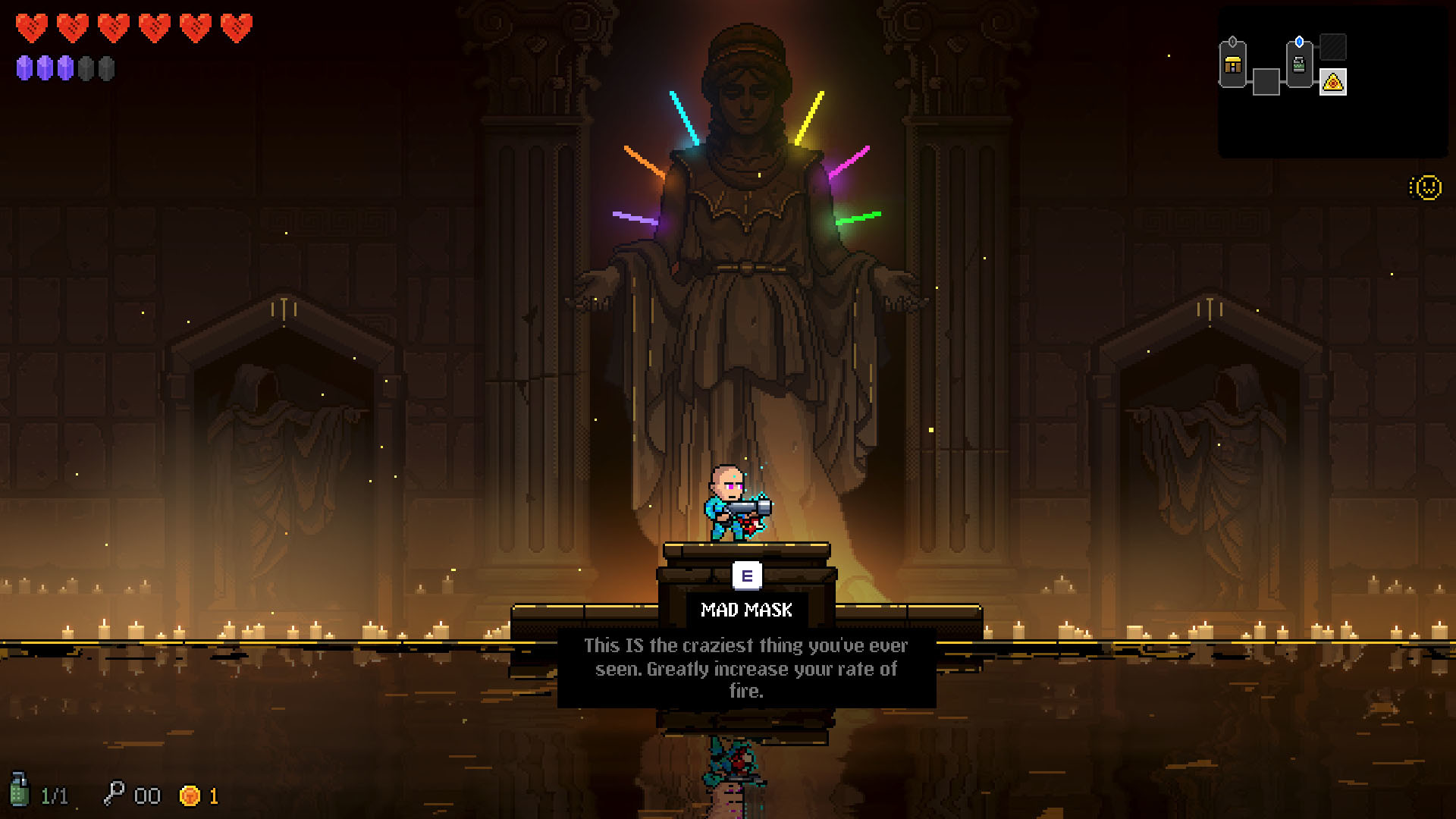Click the highlighted triangle eye room marker
1456x819 pixels.
click(x=1332, y=82)
